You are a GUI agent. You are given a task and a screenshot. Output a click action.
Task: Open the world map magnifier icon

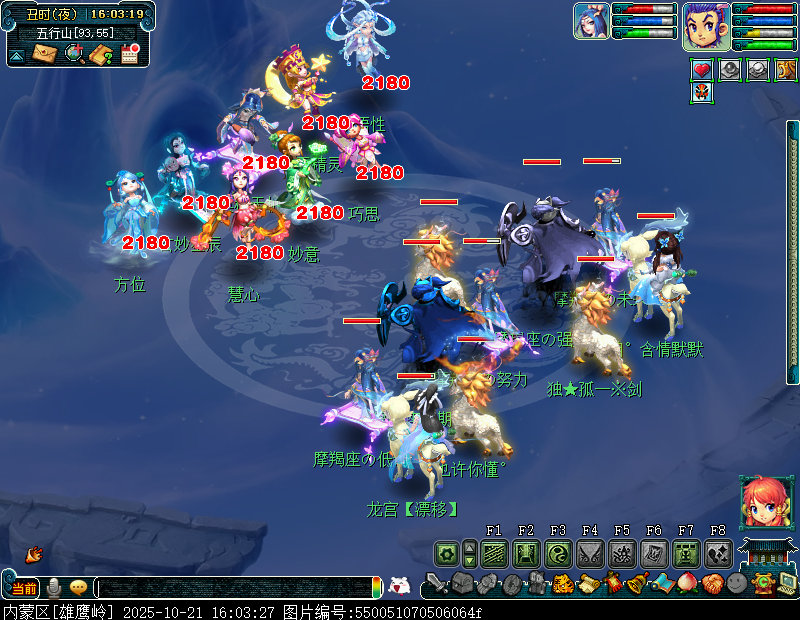(73, 54)
